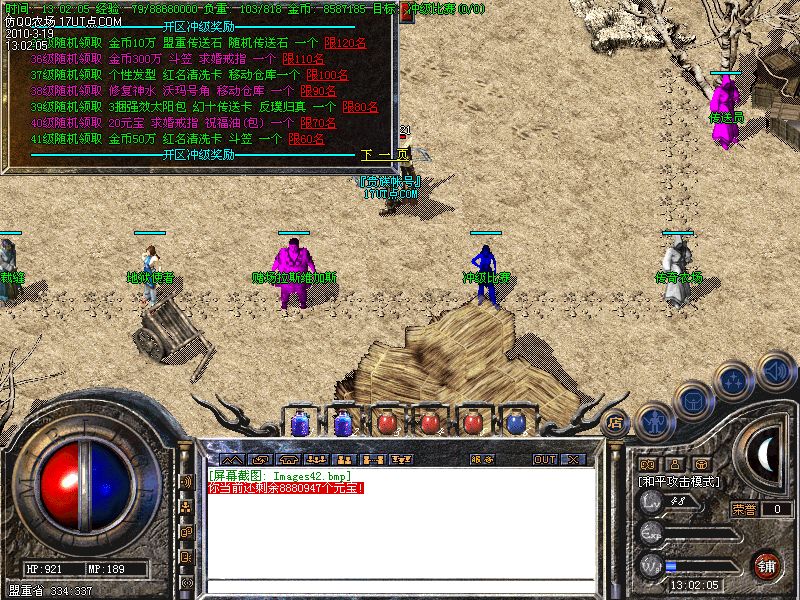800x600 pixels.
Task: Go to the next page 下一页
Action: (377, 155)
